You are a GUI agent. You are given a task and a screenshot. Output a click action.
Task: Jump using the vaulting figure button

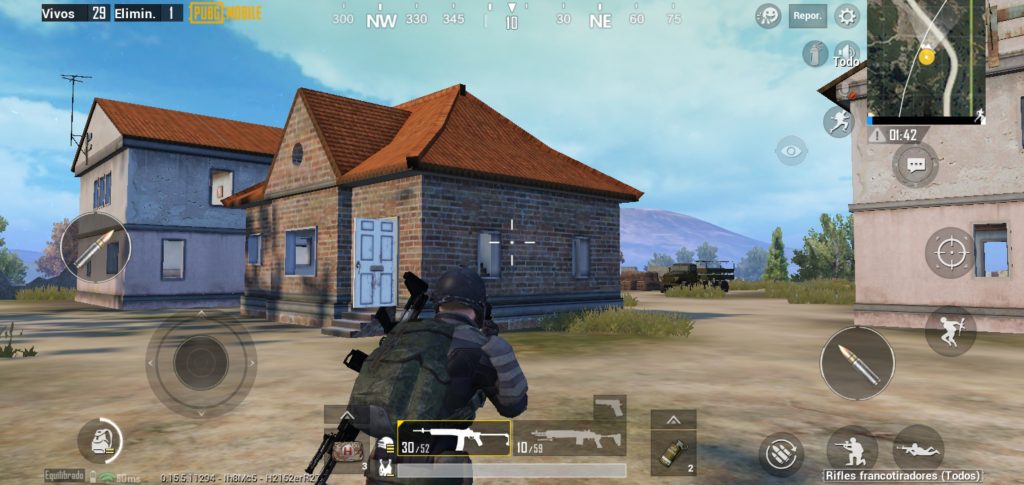pyautogui.click(x=949, y=331)
